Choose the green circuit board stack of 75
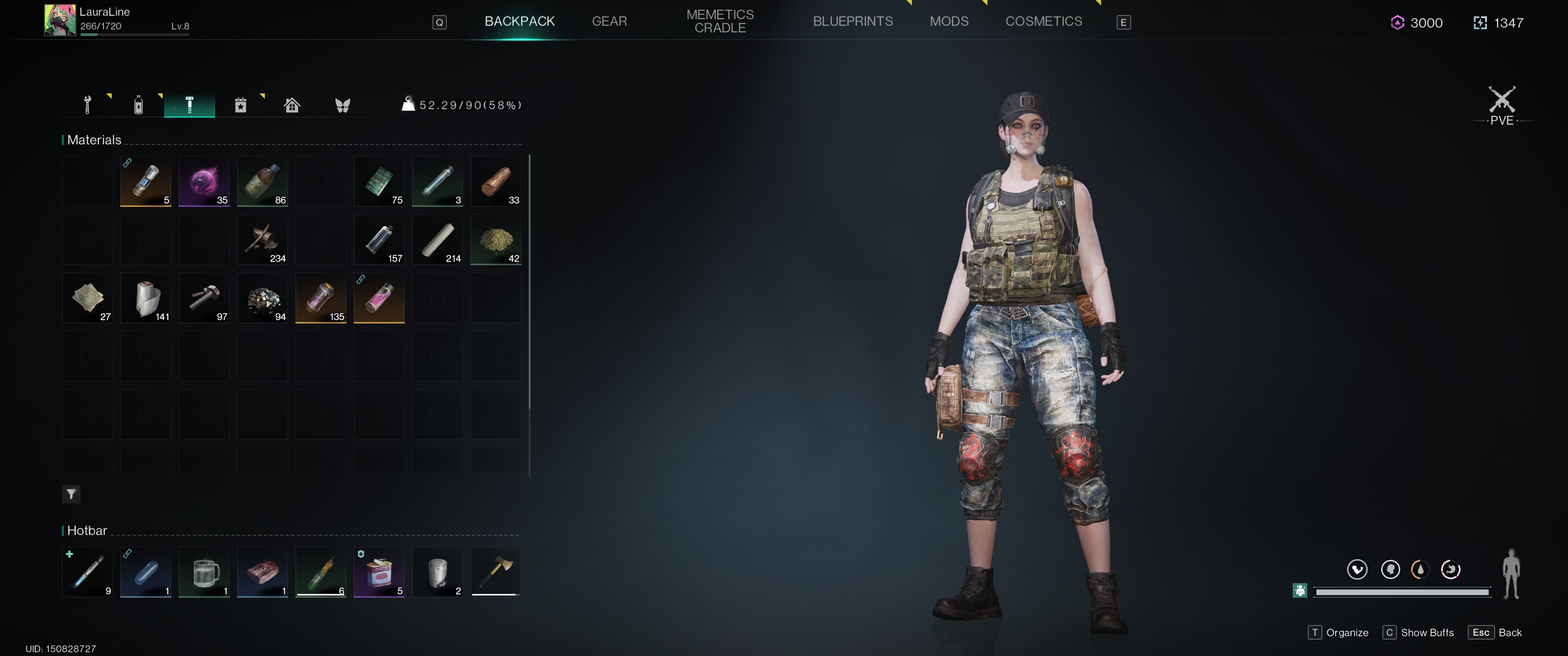Image resolution: width=1568 pixels, height=656 pixels. click(379, 181)
